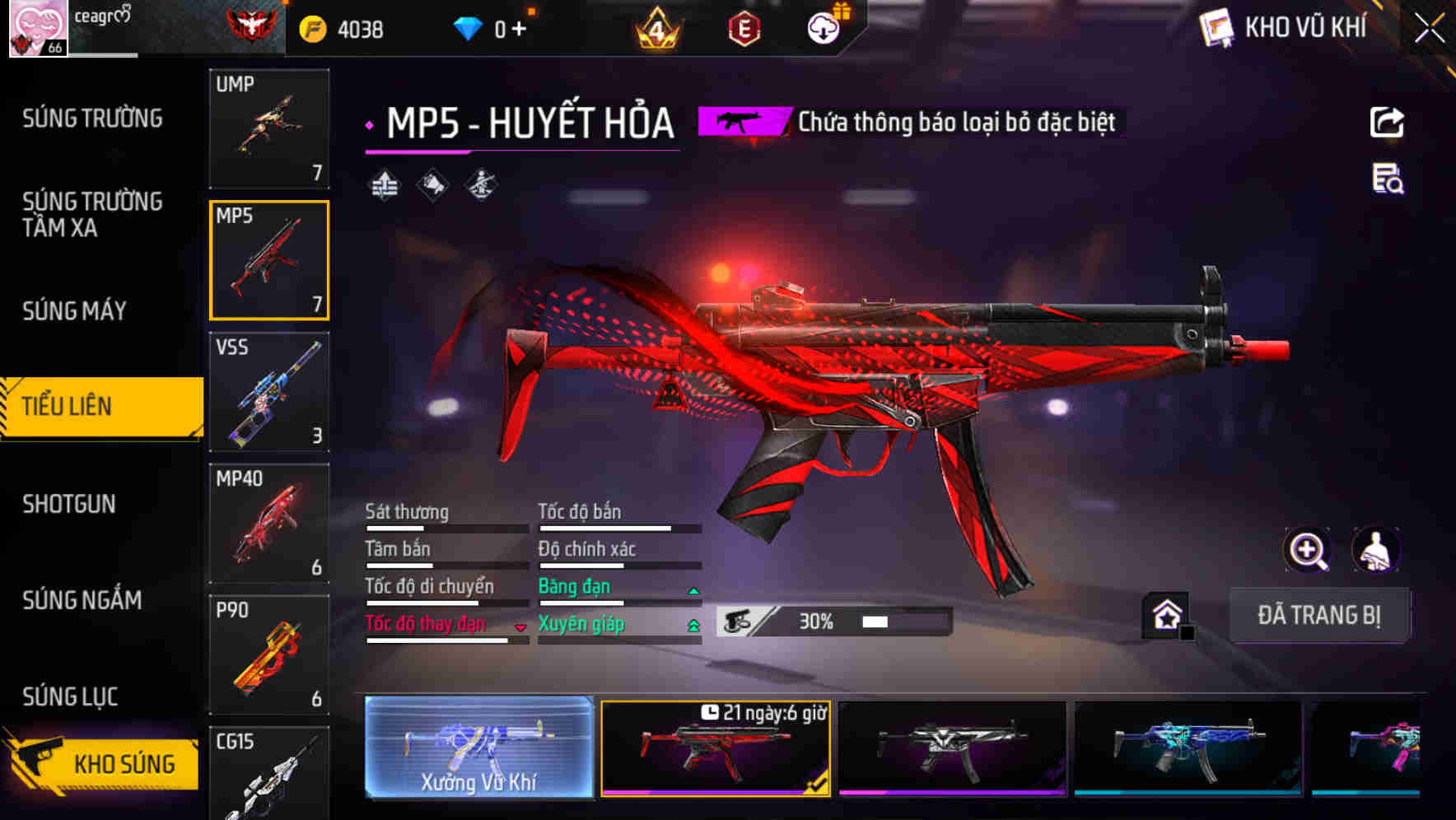The height and width of the screenshot is (820, 1456).
Task: Expand the Băng đạn stat arrow
Action: click(693, 589)
